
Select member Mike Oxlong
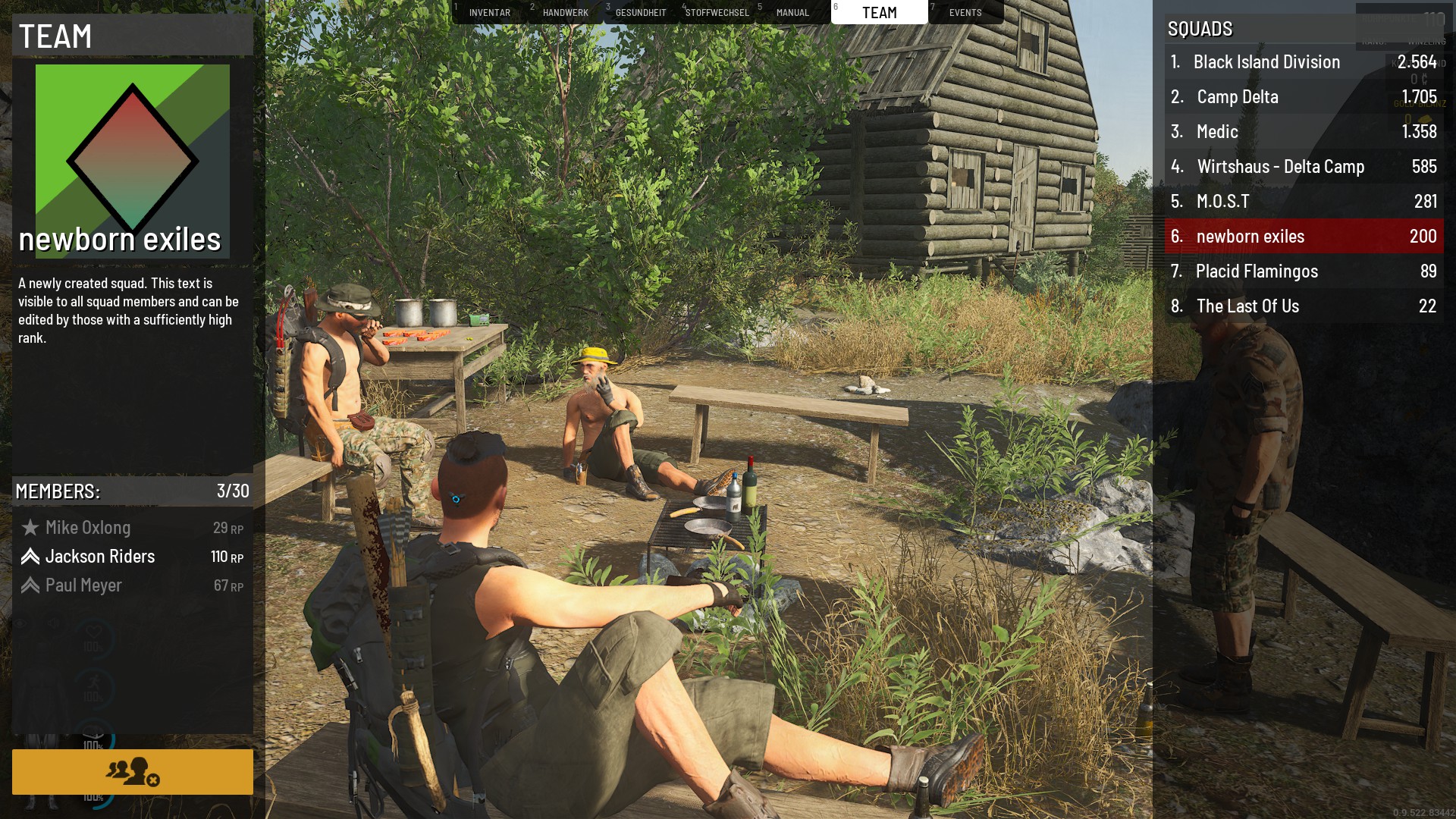(88, 528)
